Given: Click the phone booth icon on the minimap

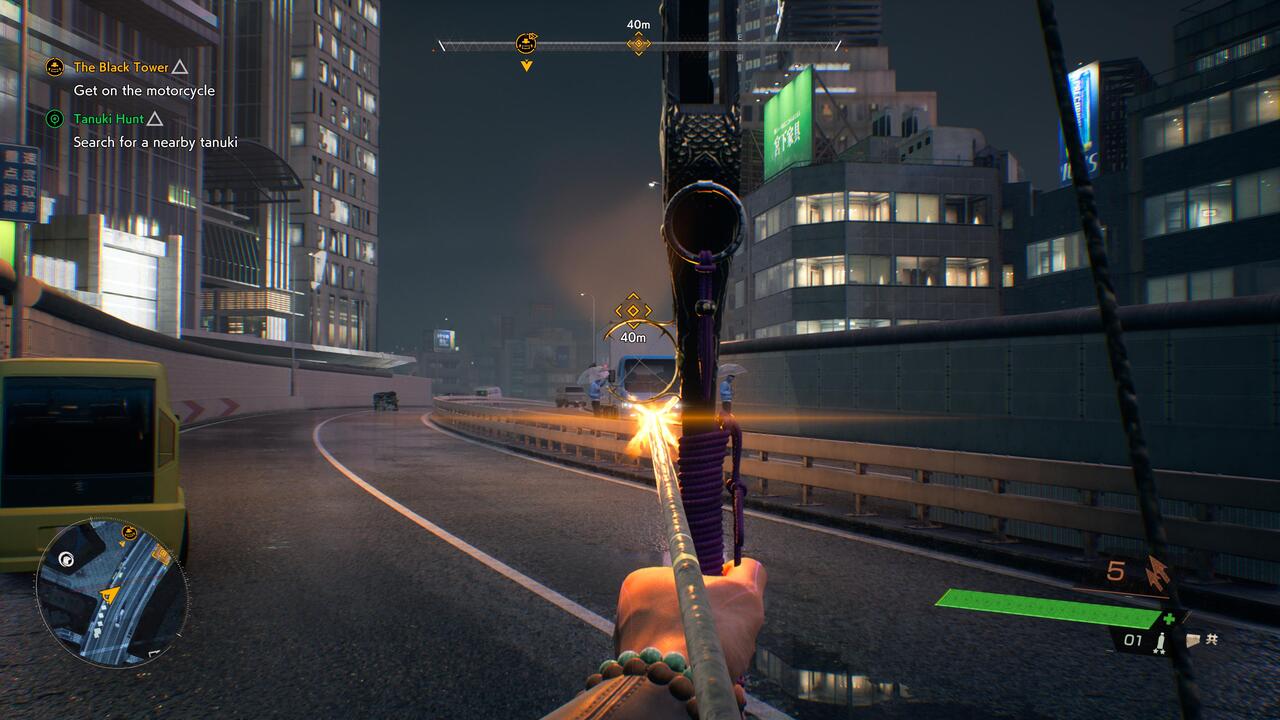Looking at the screenshot, I should point(66,561).
